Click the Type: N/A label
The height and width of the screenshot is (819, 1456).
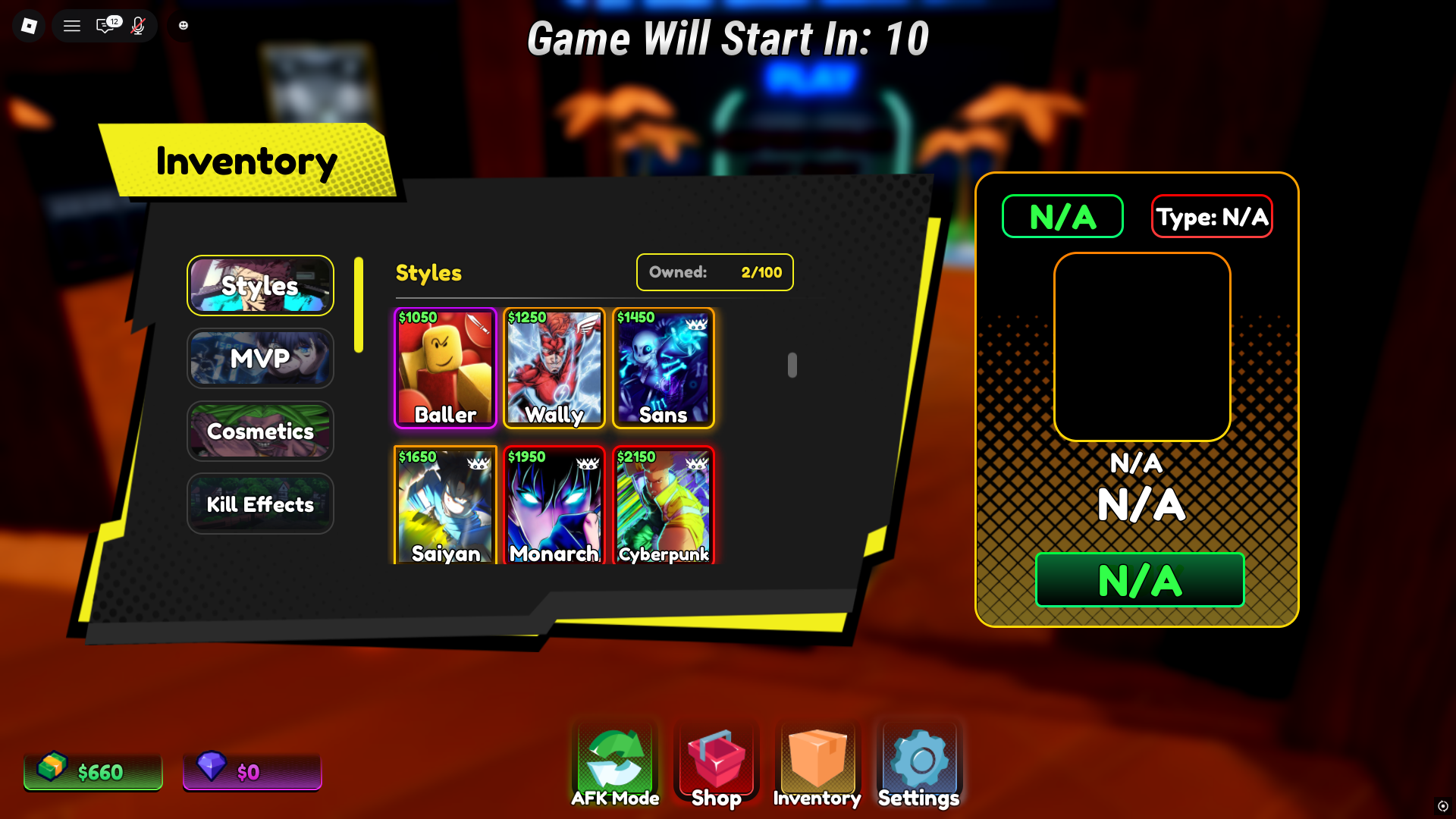(1211, 217)
